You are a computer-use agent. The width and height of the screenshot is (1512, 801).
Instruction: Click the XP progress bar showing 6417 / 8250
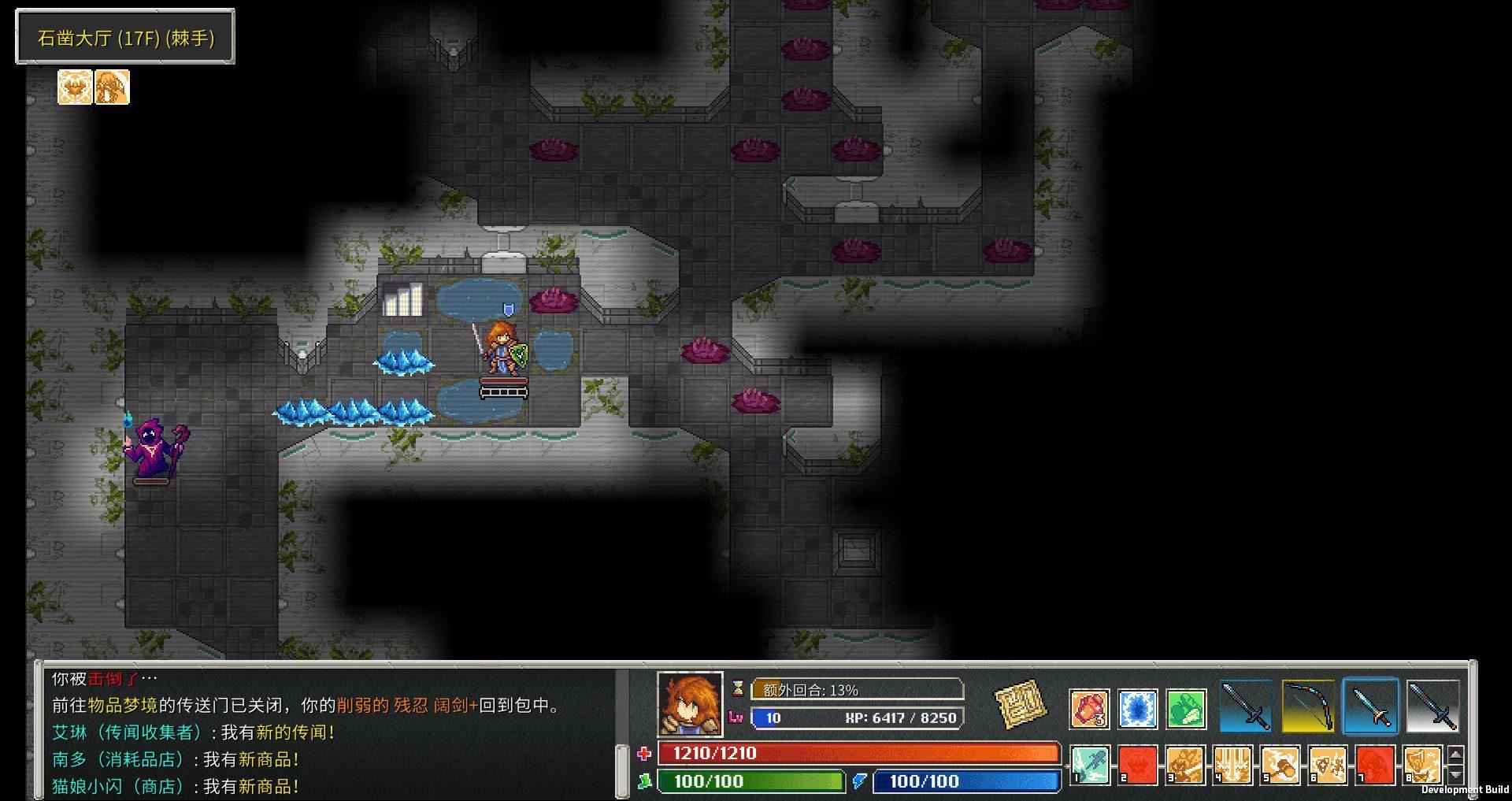pos(858,718)
